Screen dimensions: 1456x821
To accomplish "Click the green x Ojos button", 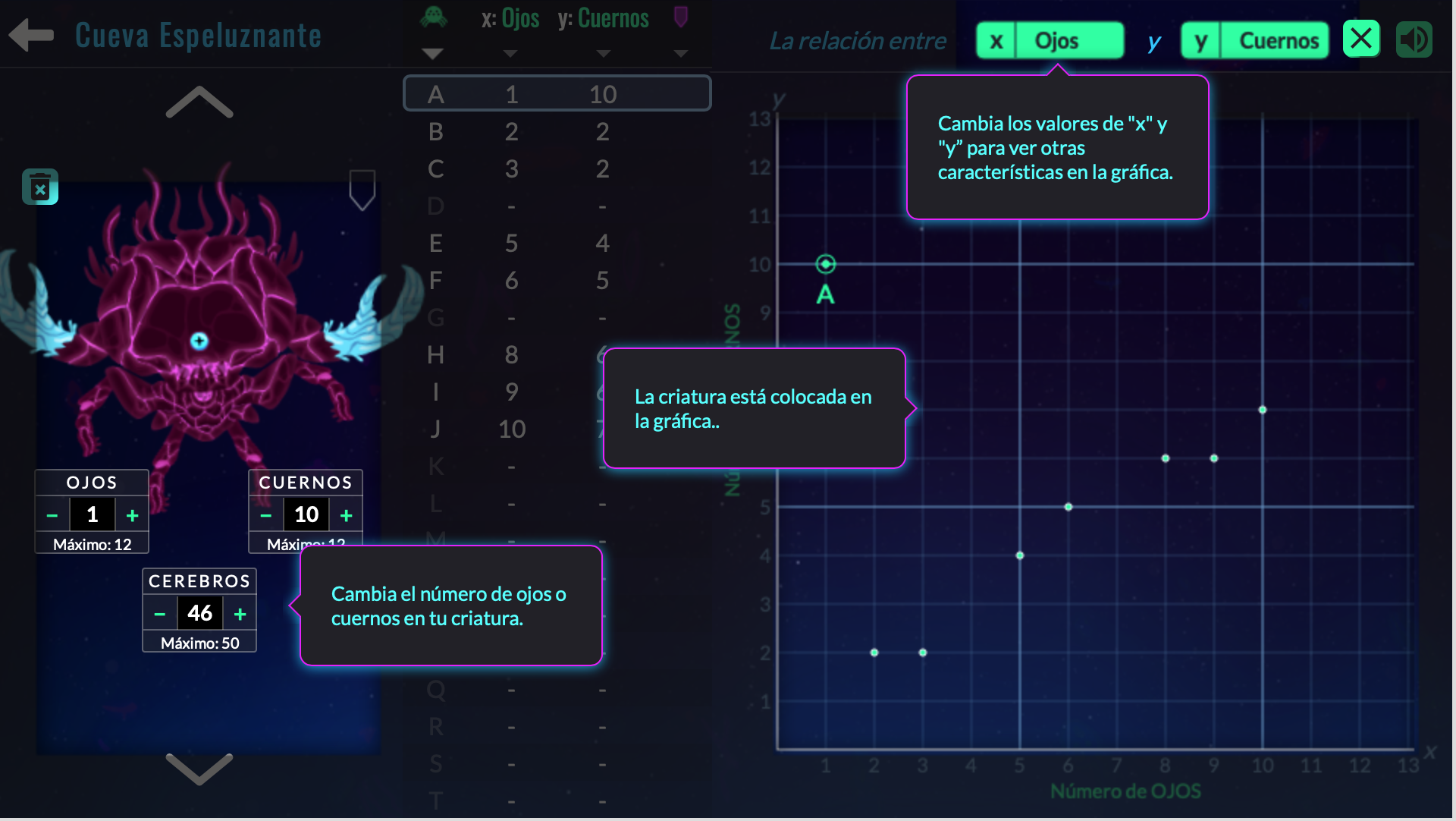I will (1050, 40).
